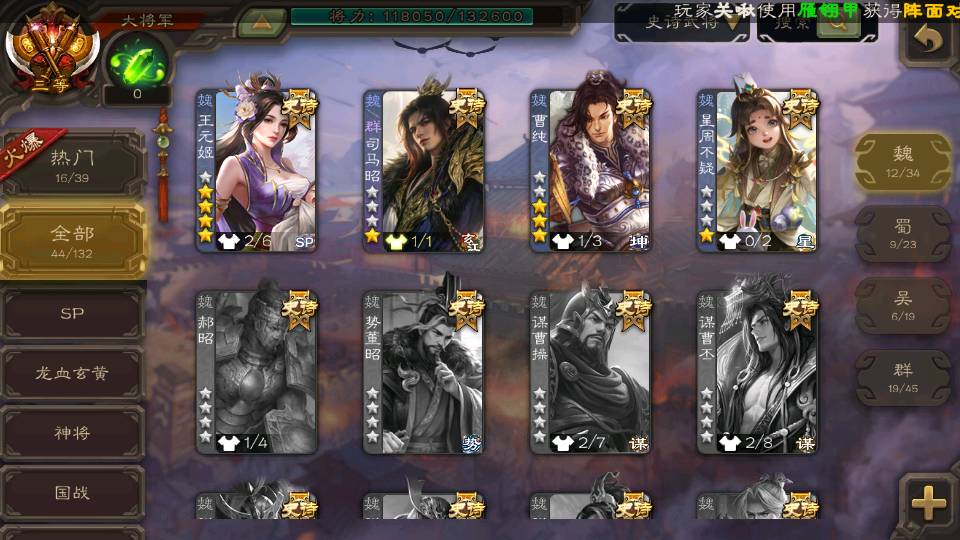Choose the 曹纯 general card

(590, 170)
